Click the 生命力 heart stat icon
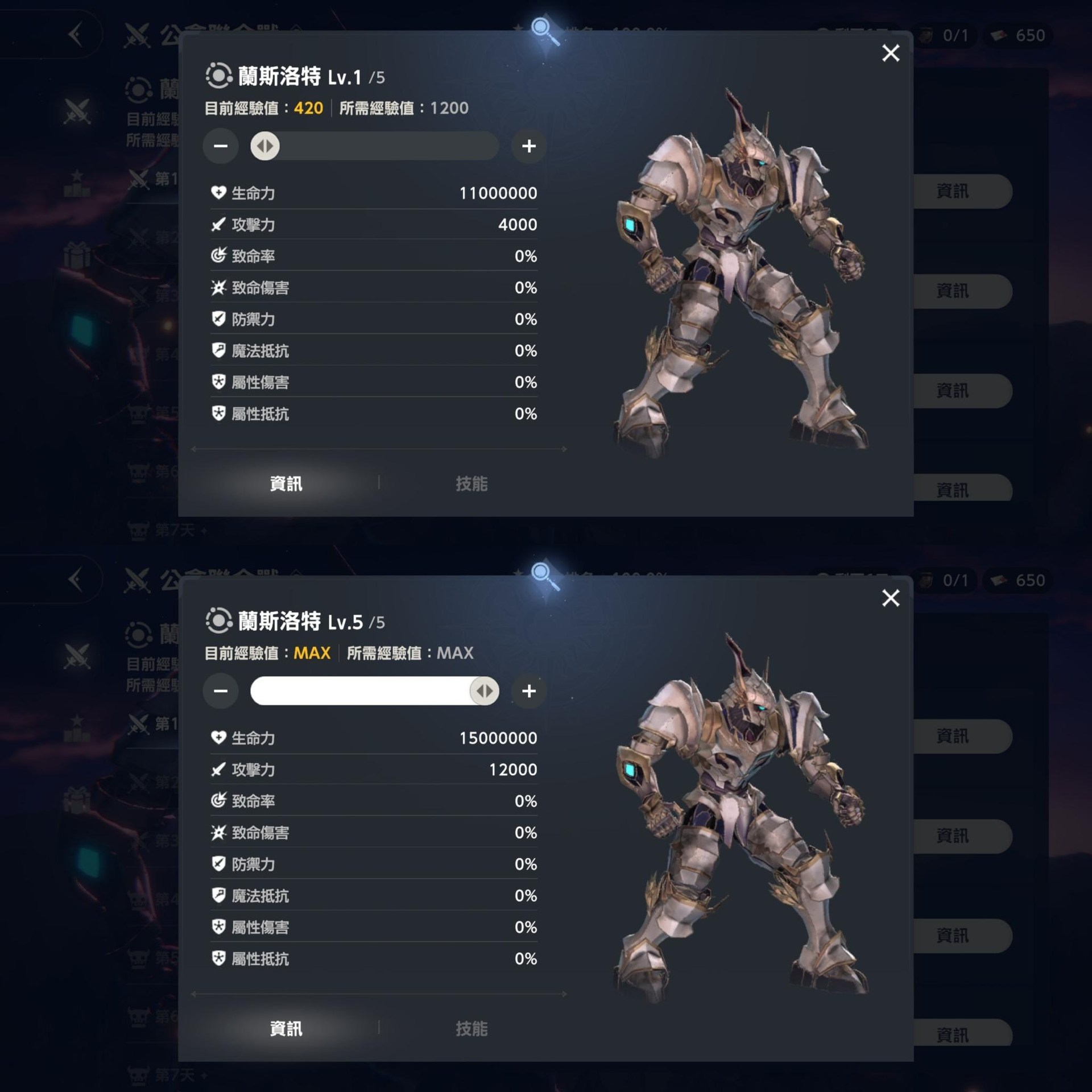This screenshot has height=1092, width=1092. tap(218, 193)
